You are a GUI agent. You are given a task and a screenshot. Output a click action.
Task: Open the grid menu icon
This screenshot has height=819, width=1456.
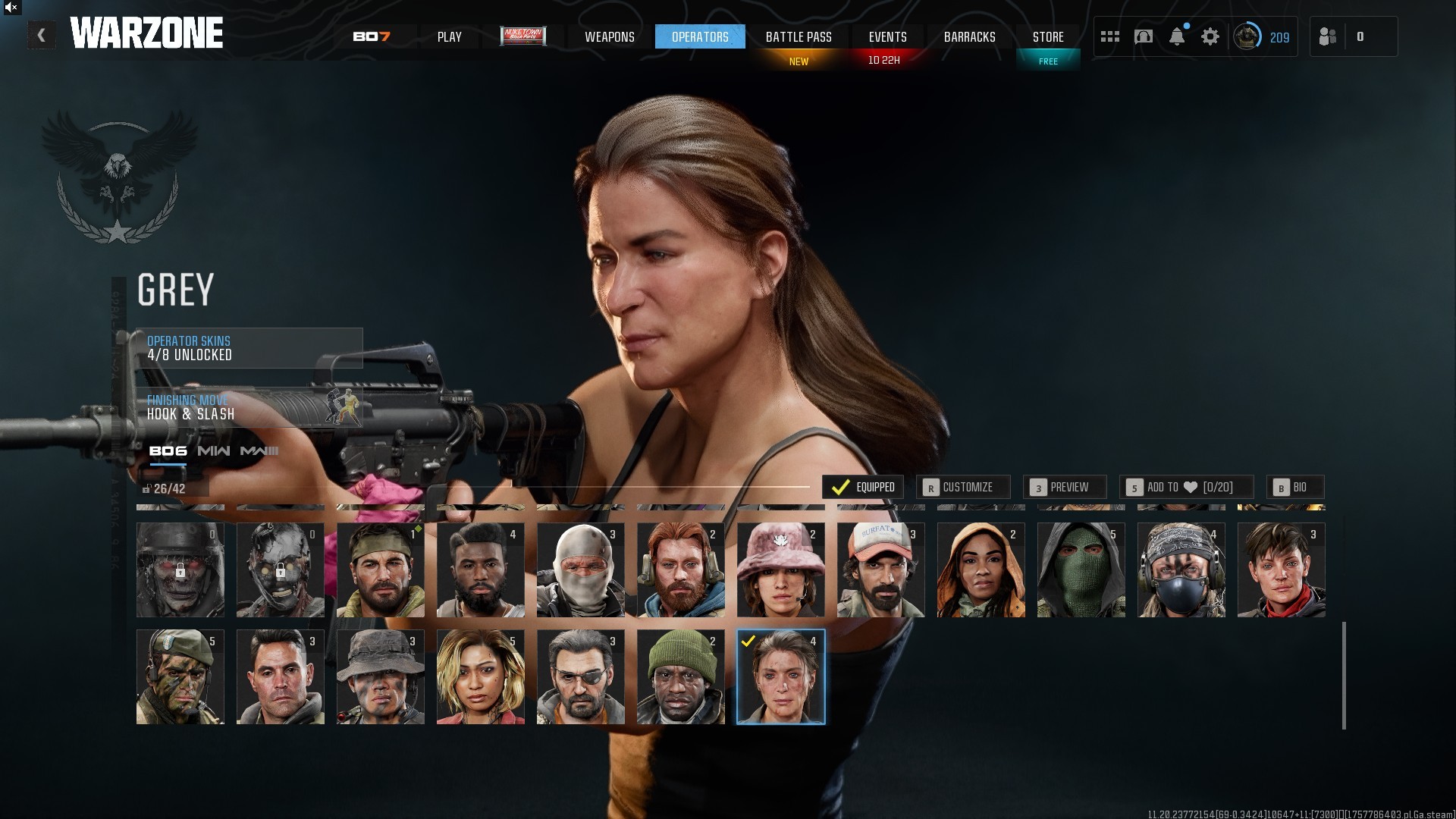(x=1110, y=36)
